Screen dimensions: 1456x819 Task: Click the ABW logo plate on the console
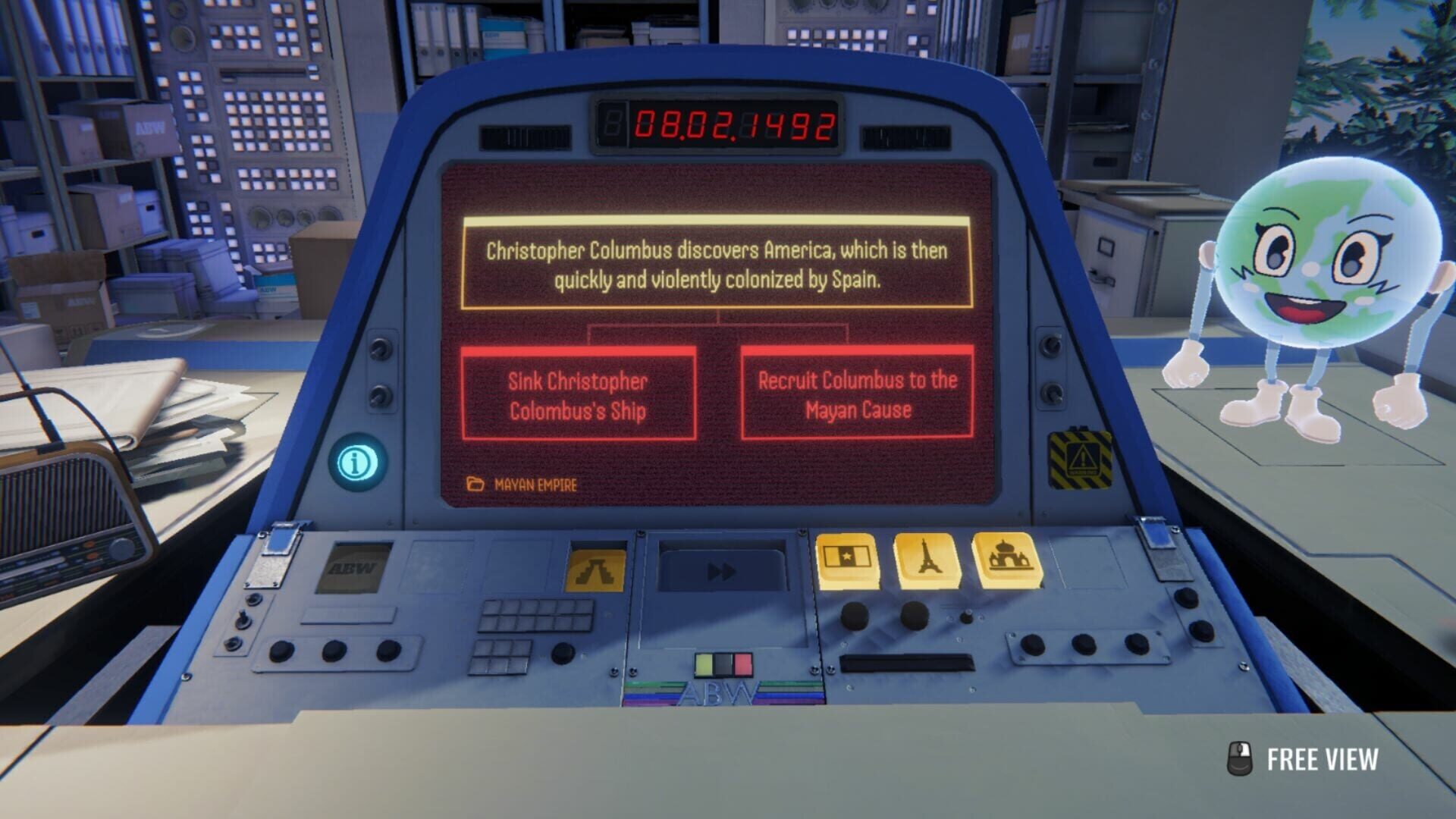(353, 568)
